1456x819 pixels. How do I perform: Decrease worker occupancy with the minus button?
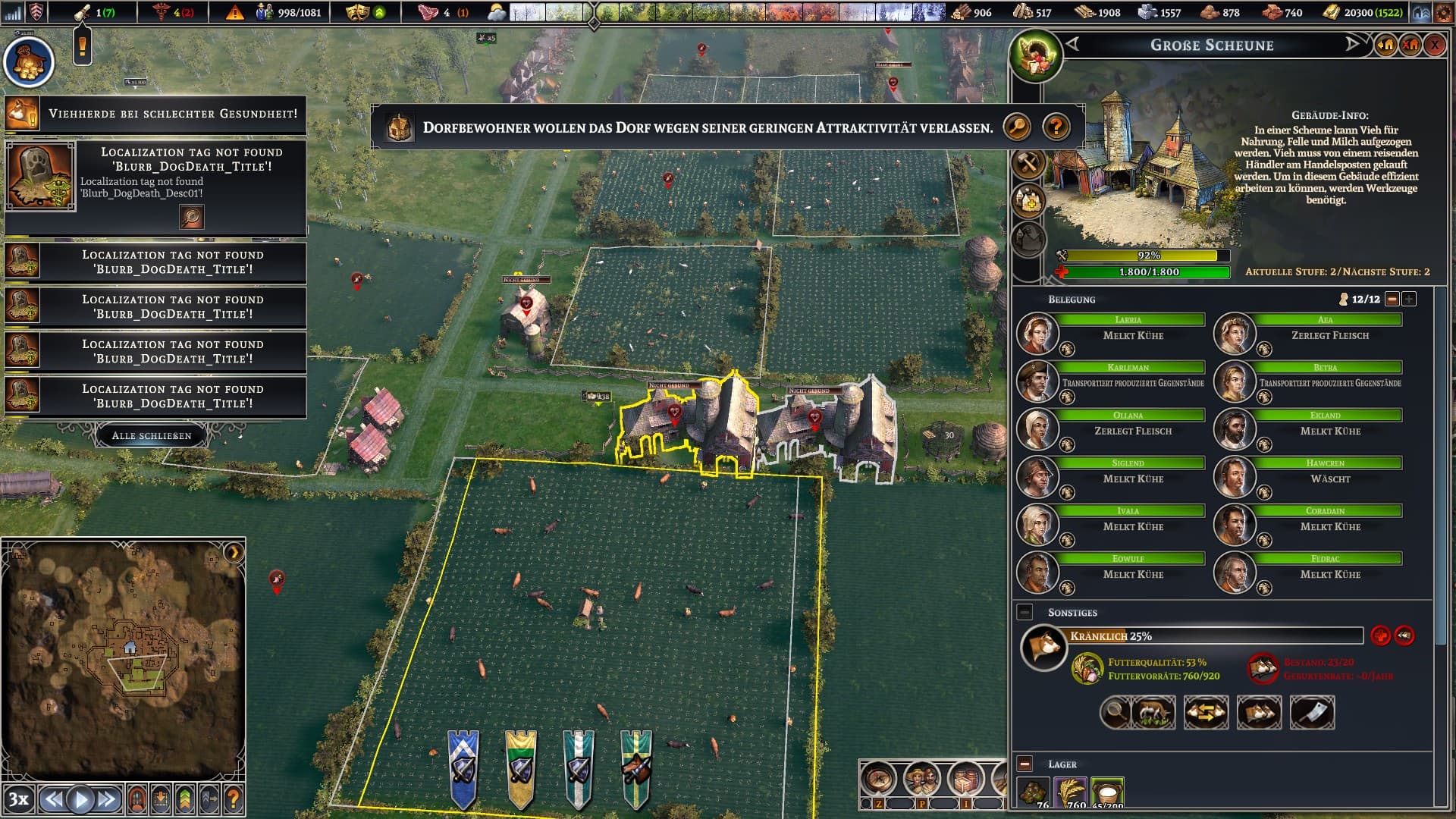(x=1392, y=300)
